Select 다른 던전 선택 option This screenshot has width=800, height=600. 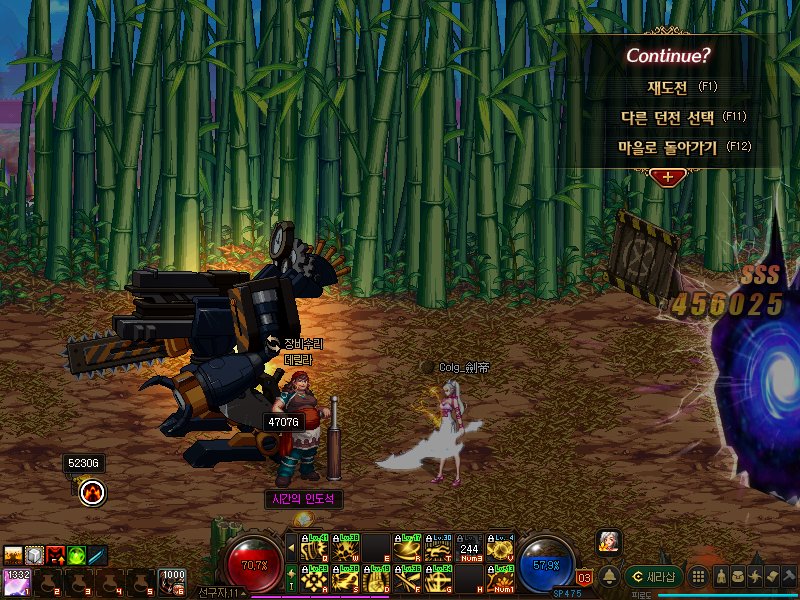[x=669, y=117]
